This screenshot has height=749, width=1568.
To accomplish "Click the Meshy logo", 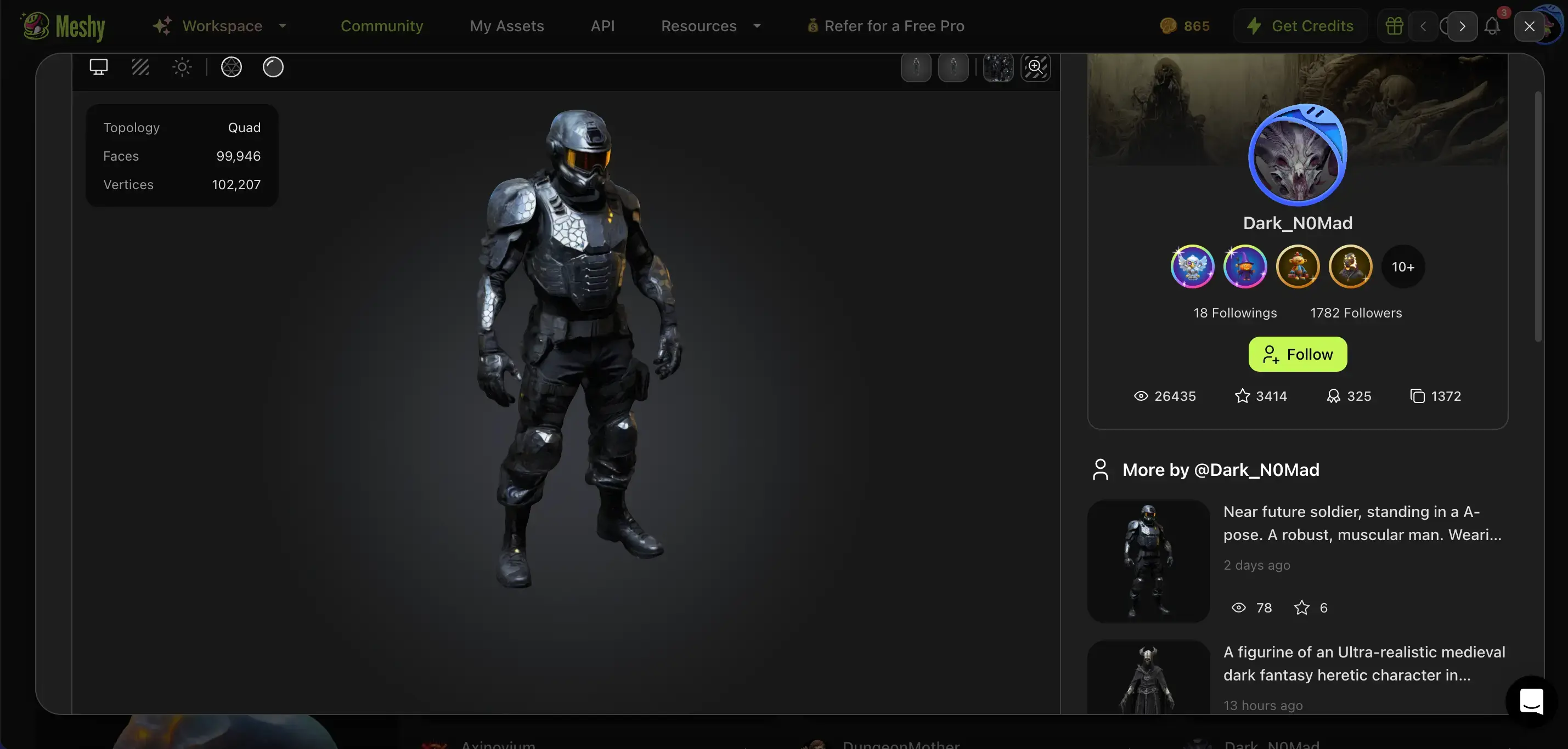I will 61,26.
